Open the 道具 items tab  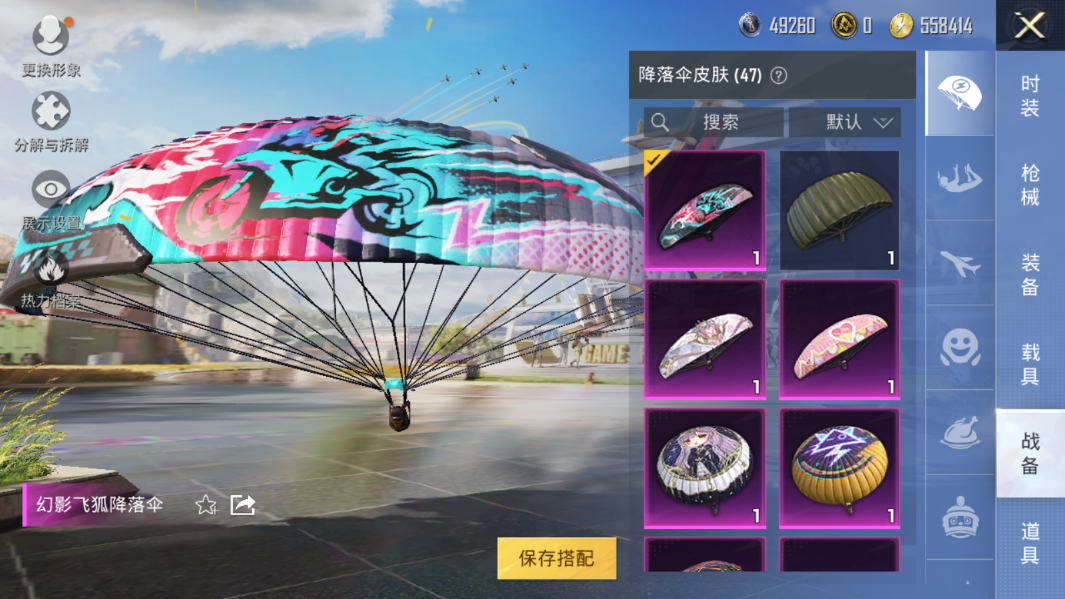tap(1030, 543)
